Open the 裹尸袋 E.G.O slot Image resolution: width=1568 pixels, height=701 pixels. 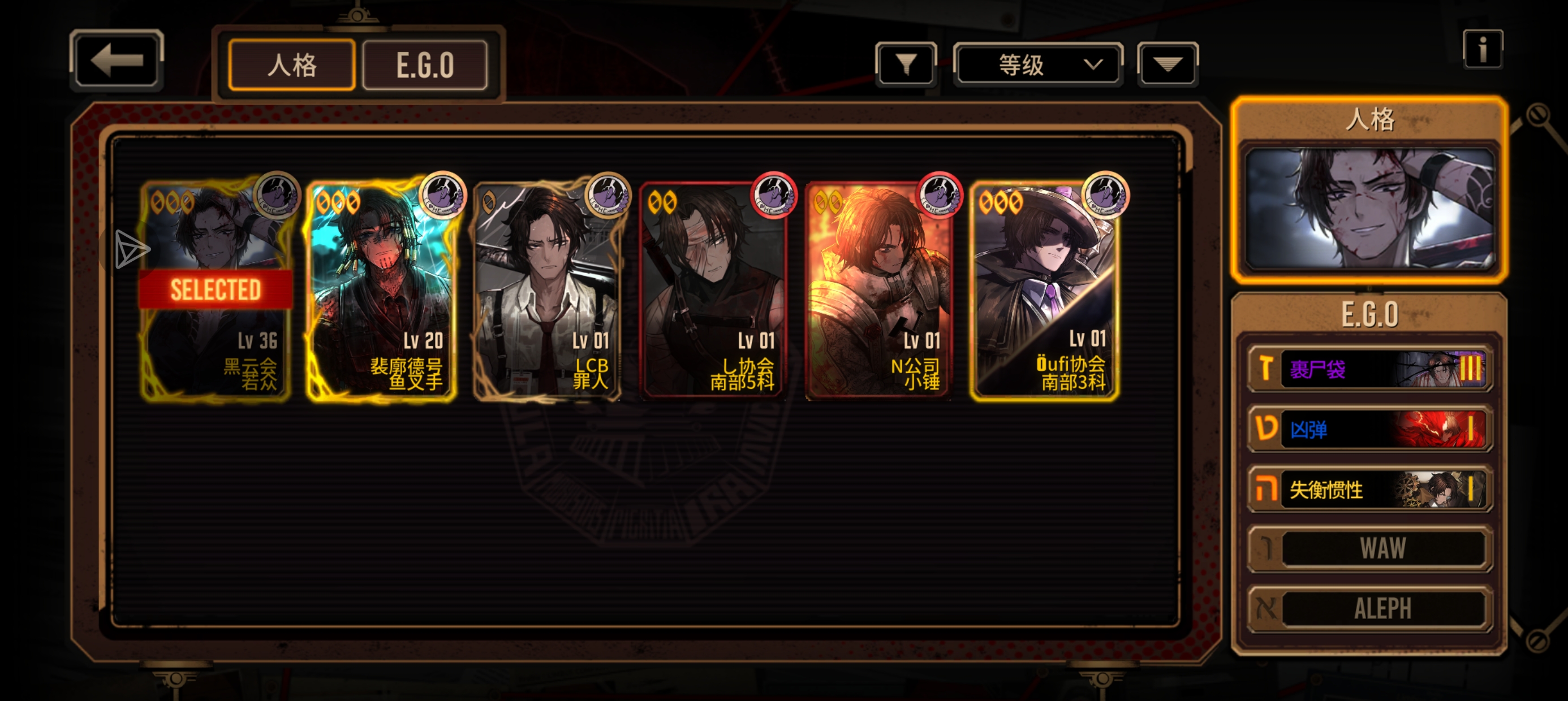tap(1369, 369)
